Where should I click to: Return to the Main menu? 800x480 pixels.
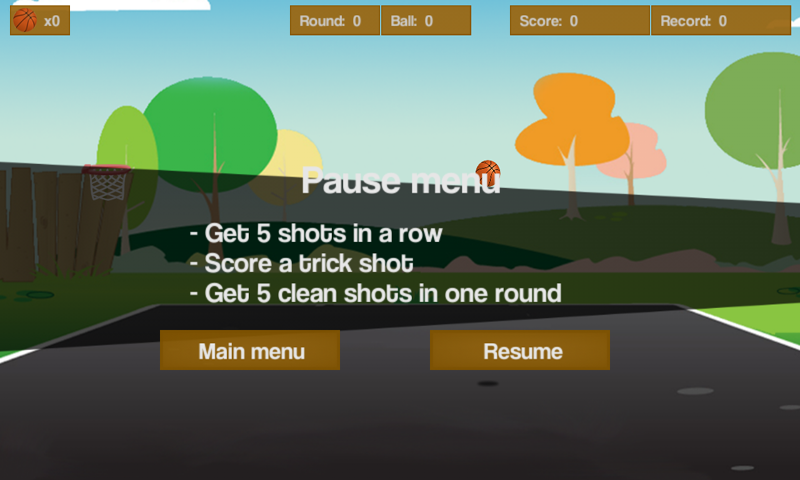(250, 351)
